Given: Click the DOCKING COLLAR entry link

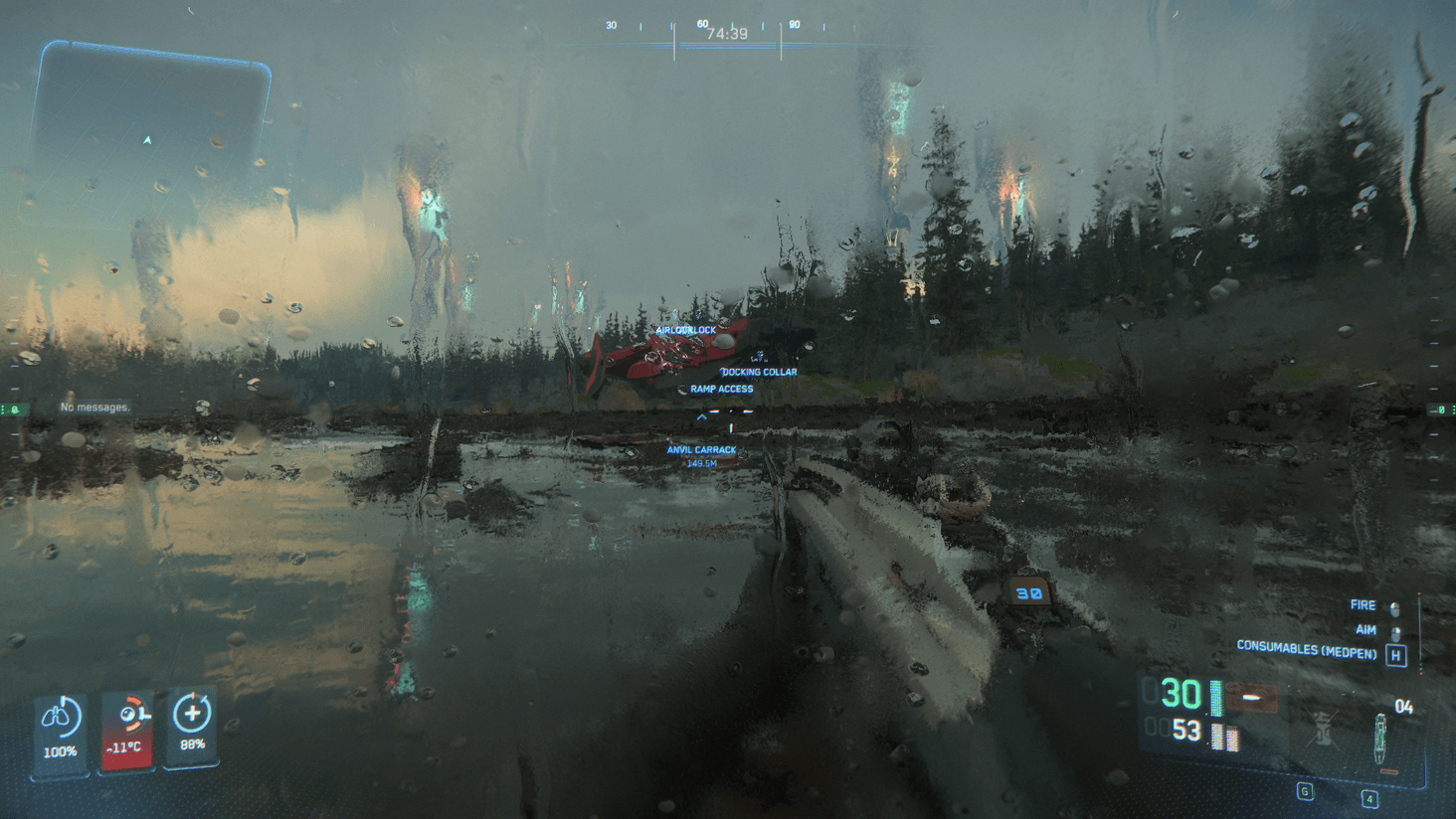Looking at the screenshot, I should tap(759, 371).
